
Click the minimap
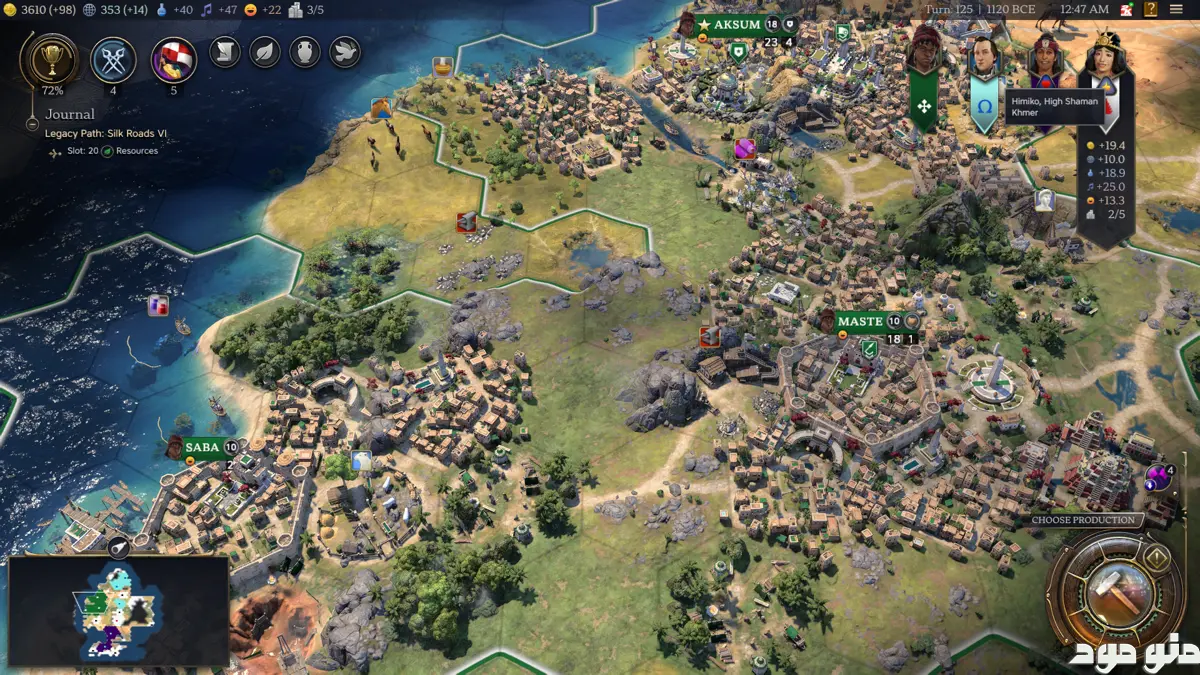[x=118, y=610]
